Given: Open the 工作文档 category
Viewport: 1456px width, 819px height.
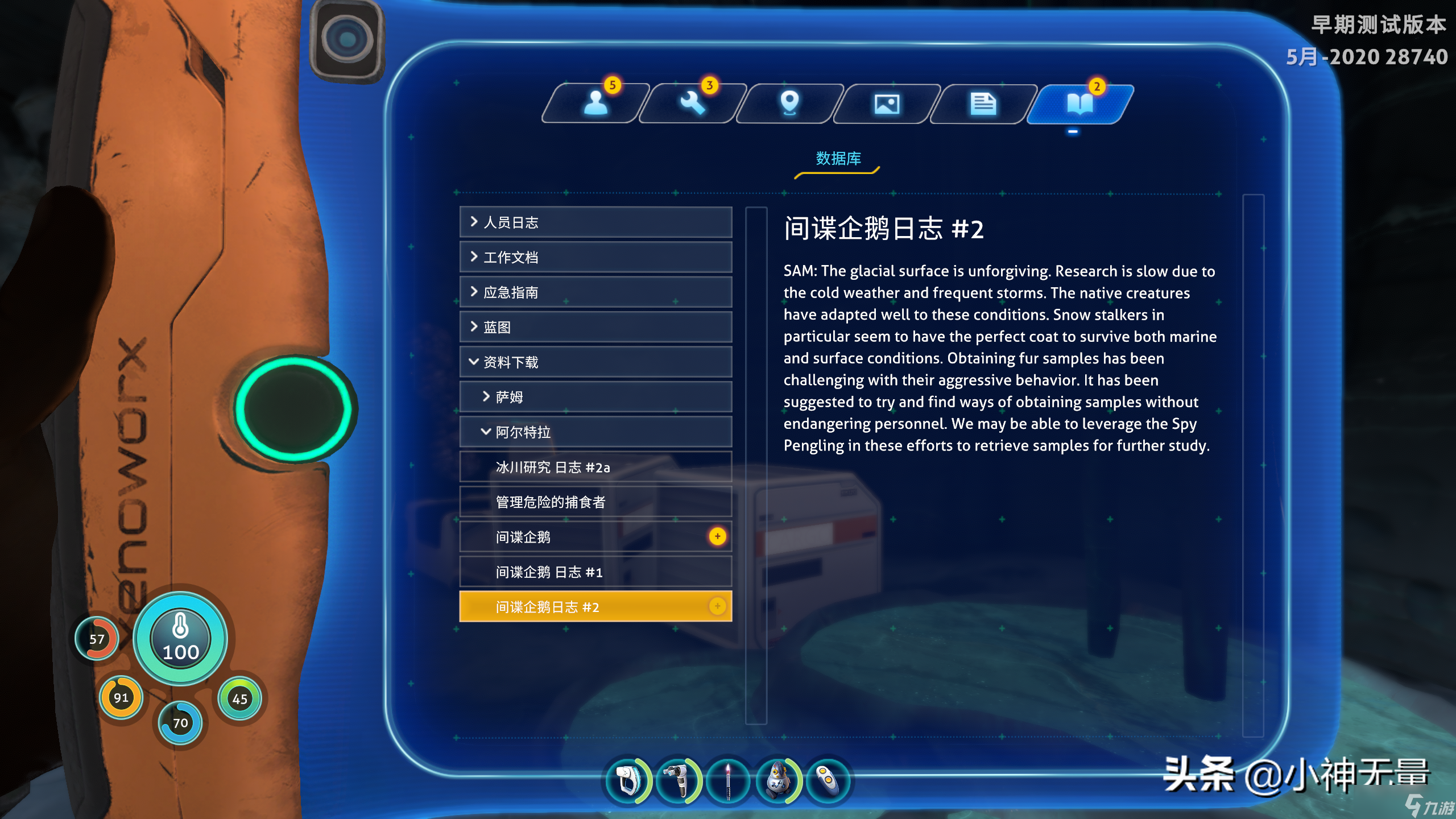Looking at the screenshot, I should tap(595, 258).
